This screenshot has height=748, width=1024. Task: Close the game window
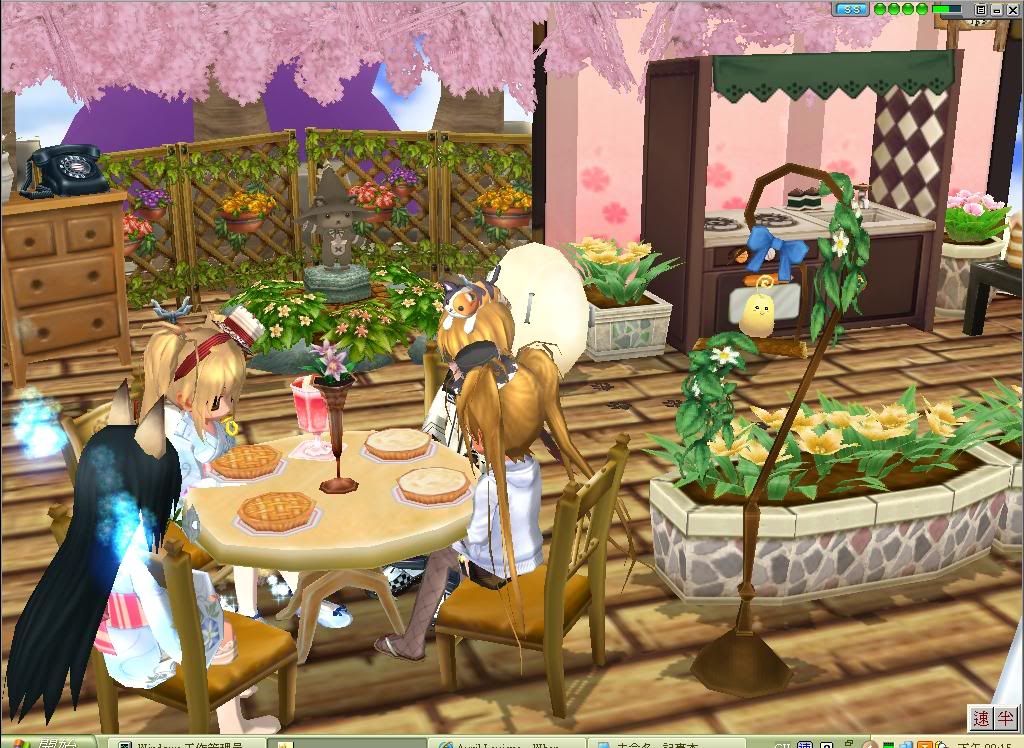1013,9
